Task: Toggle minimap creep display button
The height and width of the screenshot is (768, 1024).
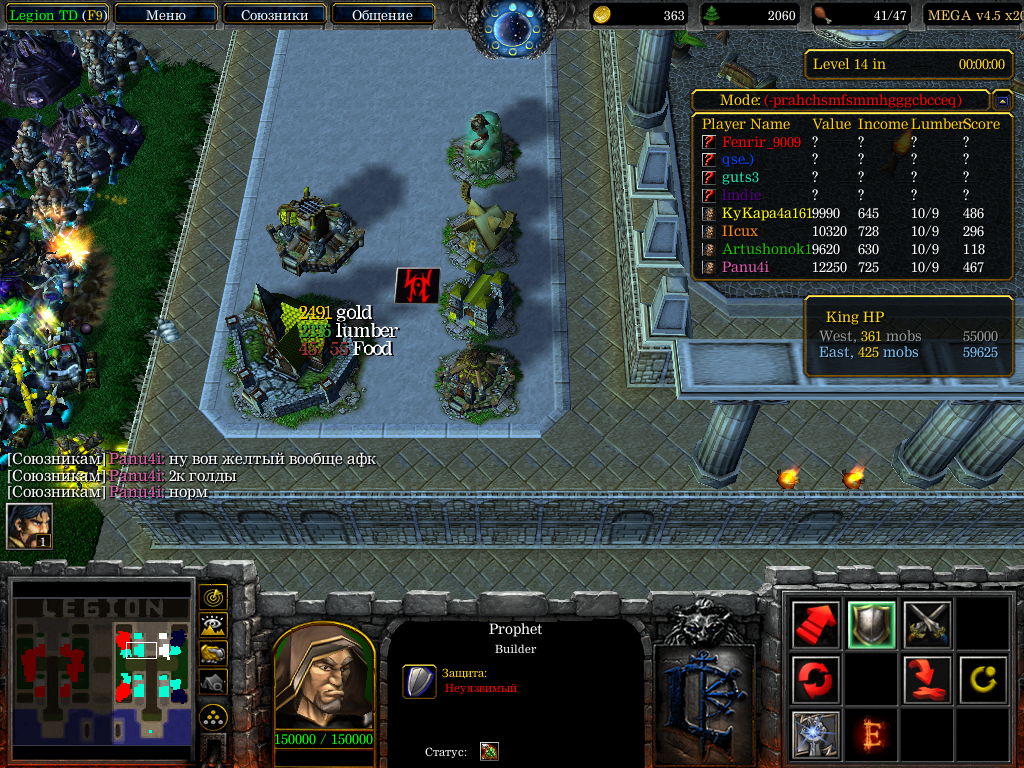Action: coord(213,682)
